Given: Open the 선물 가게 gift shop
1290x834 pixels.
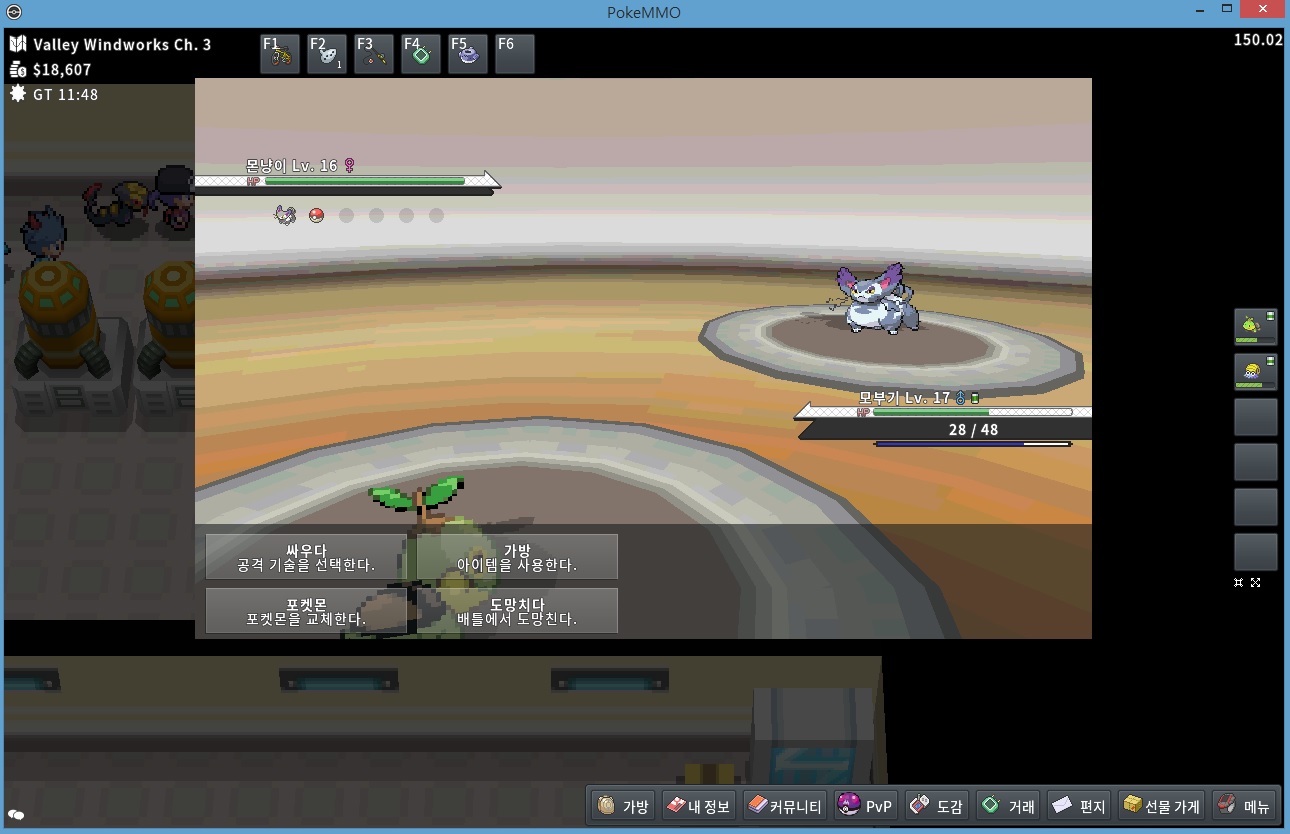Looking at the screenshot, I should tap(1161, 806).
